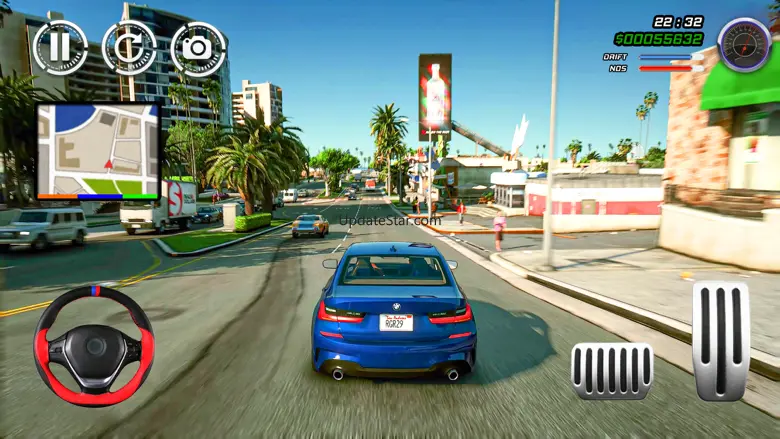Open the city minimap
The height and width of the screenshot is (439, 780).
click(x=98, y=150)
